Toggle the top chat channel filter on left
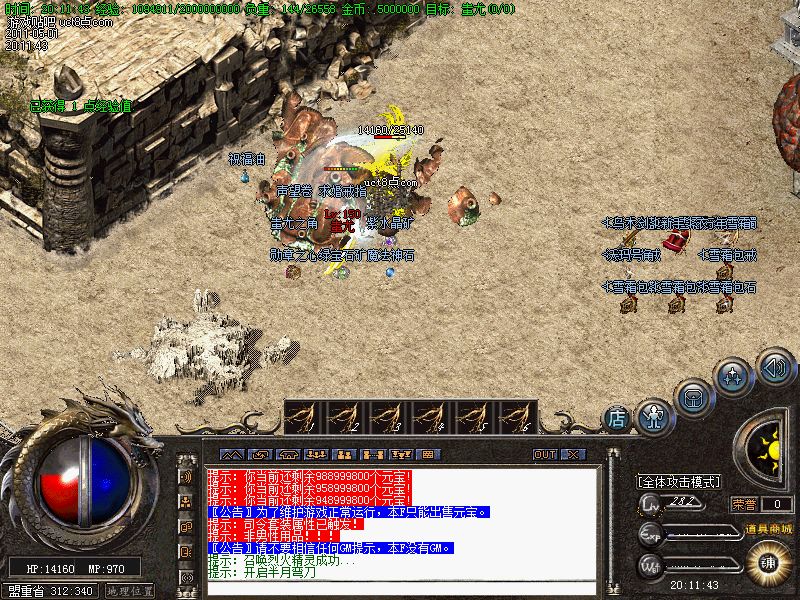Viewport: 800px width, 600px height. click(187, 476)
